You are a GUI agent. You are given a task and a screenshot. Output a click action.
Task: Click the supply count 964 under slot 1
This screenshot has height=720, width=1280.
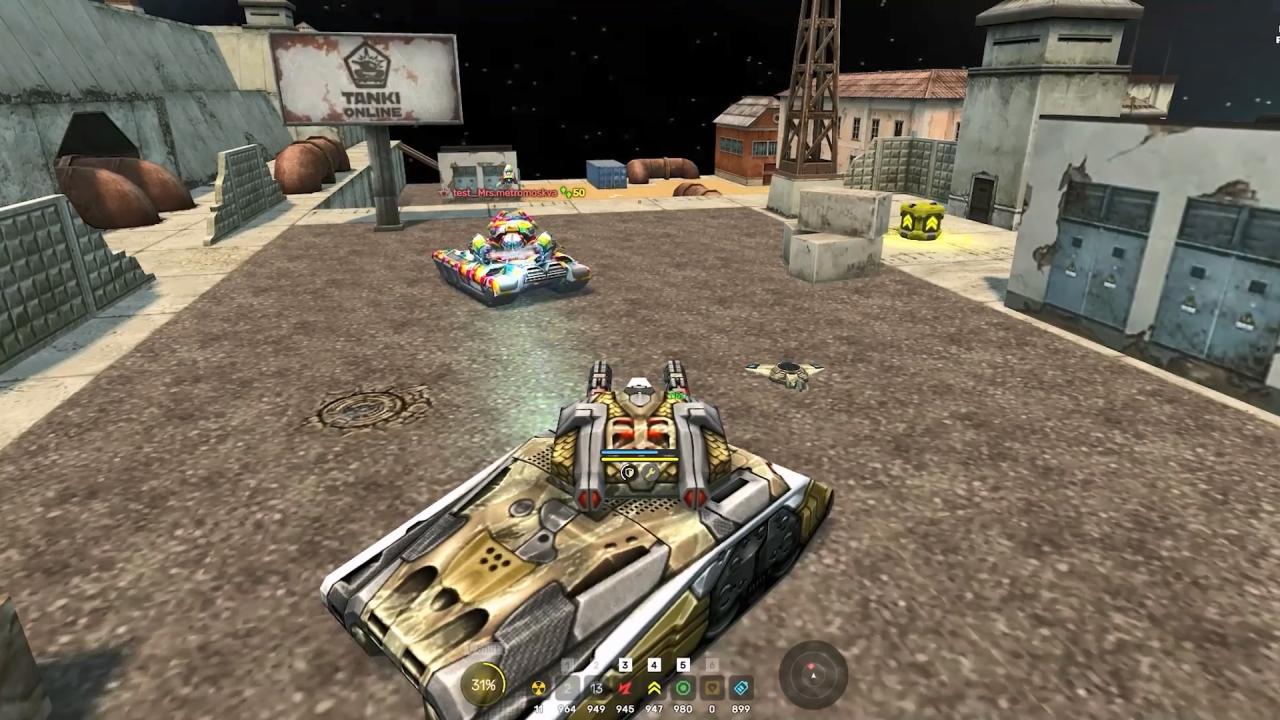coord(567,708)
